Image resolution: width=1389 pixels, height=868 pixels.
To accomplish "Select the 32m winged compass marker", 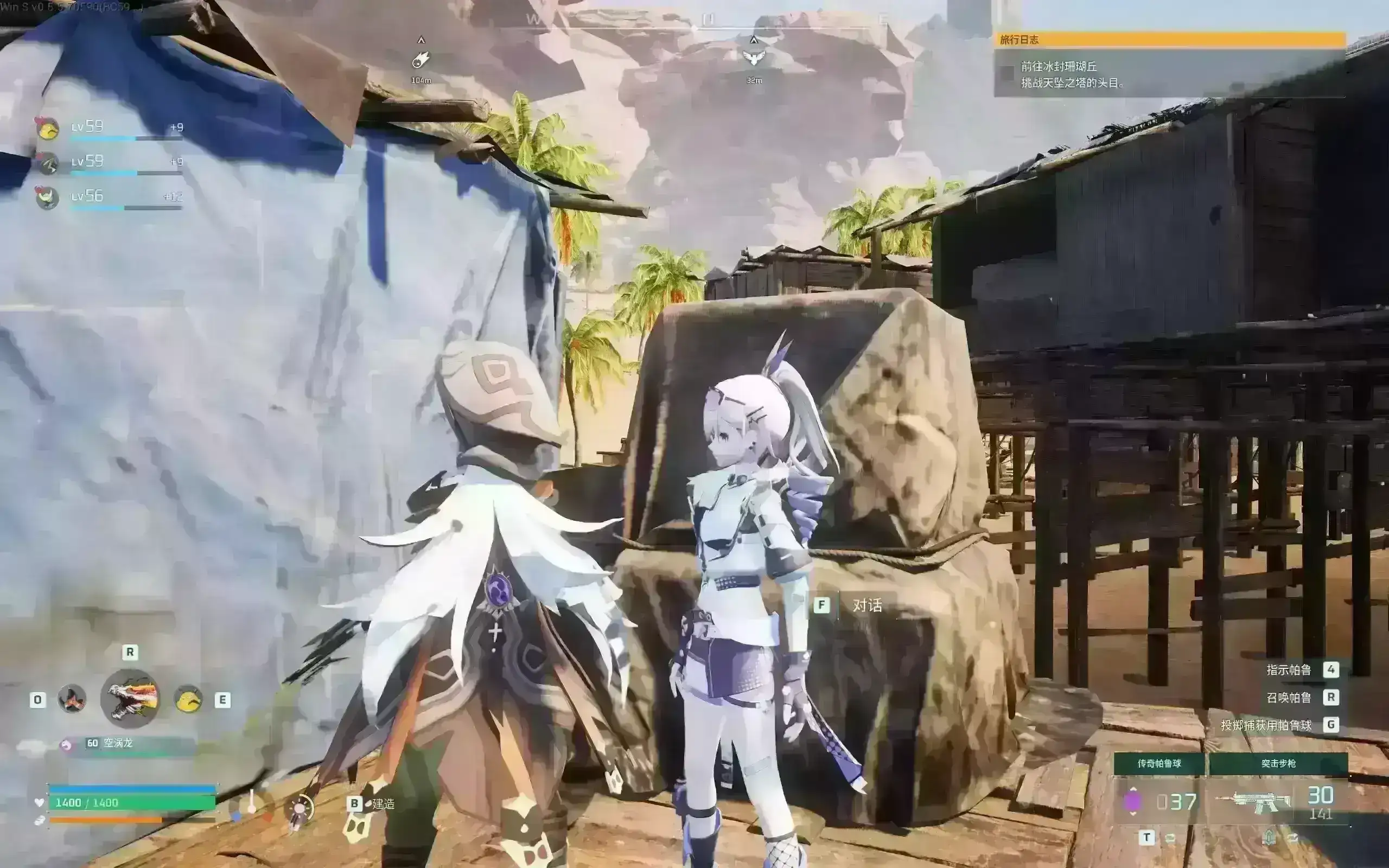I will [754, 58].
